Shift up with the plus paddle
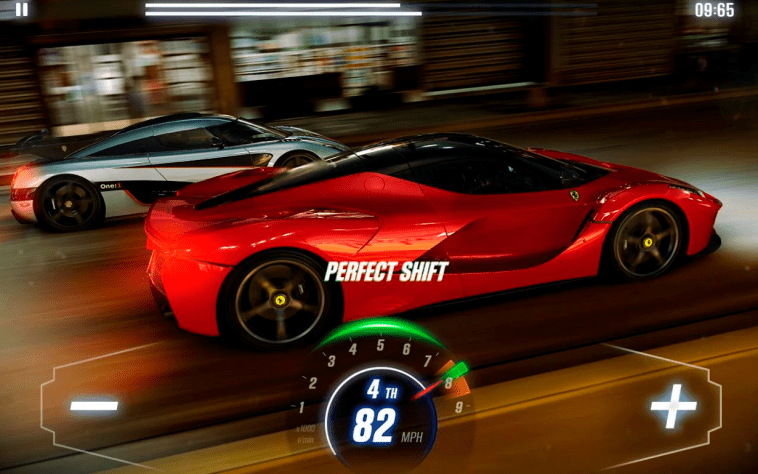Screen dimensions: 758x474 pos(673,406)
